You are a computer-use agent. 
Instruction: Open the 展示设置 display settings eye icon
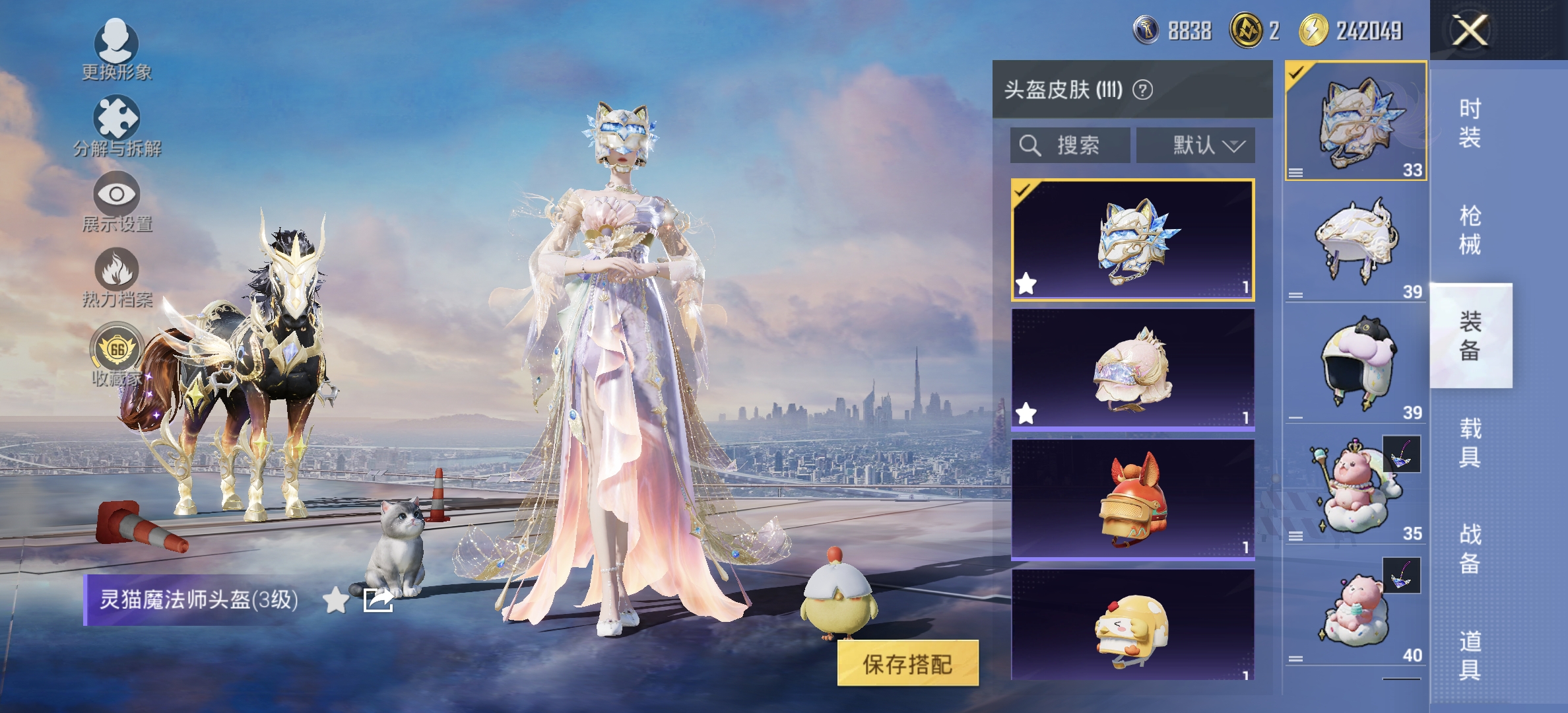(x=115, y=193)
